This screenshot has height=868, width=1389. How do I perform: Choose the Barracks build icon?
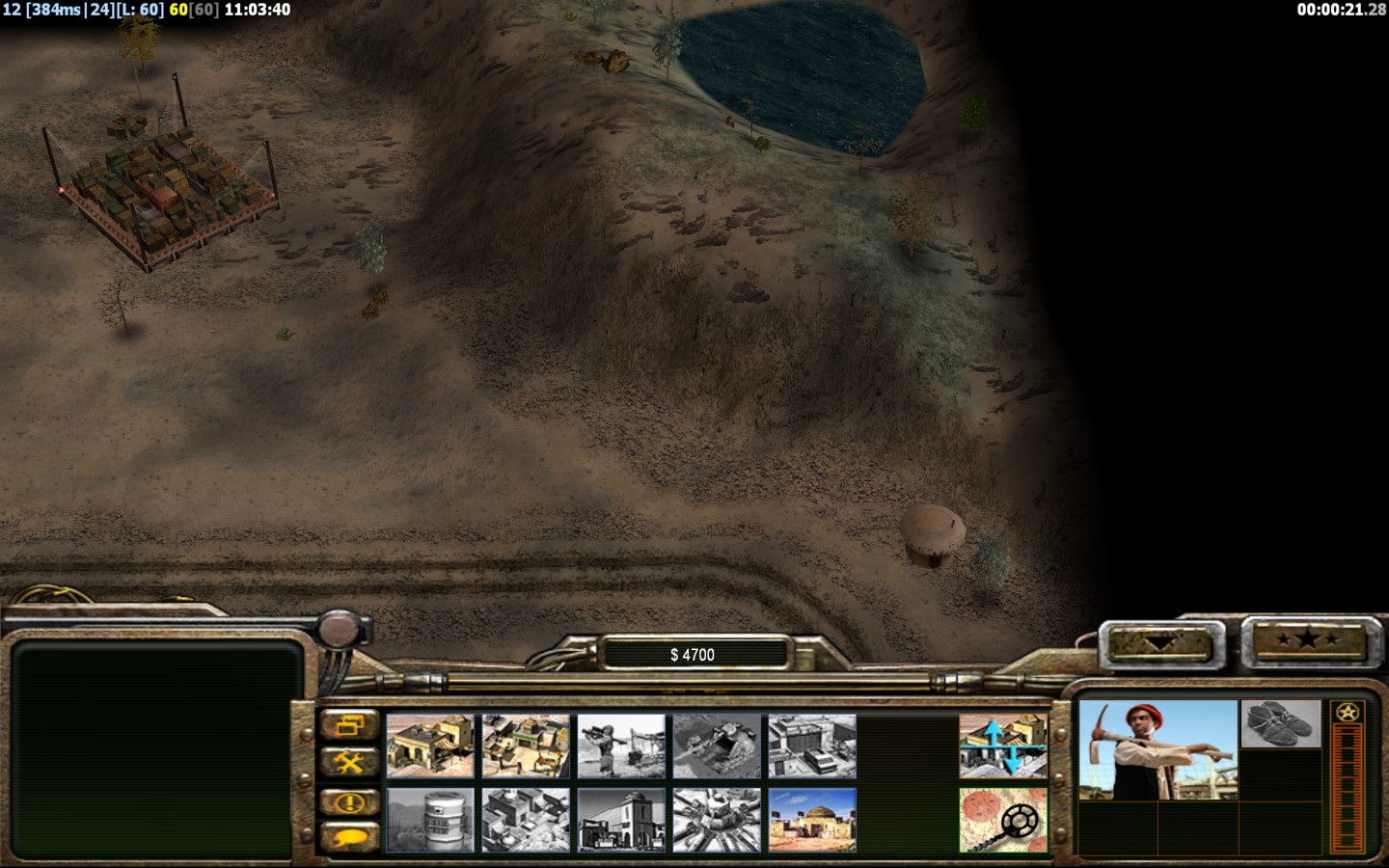pos(526,746)
